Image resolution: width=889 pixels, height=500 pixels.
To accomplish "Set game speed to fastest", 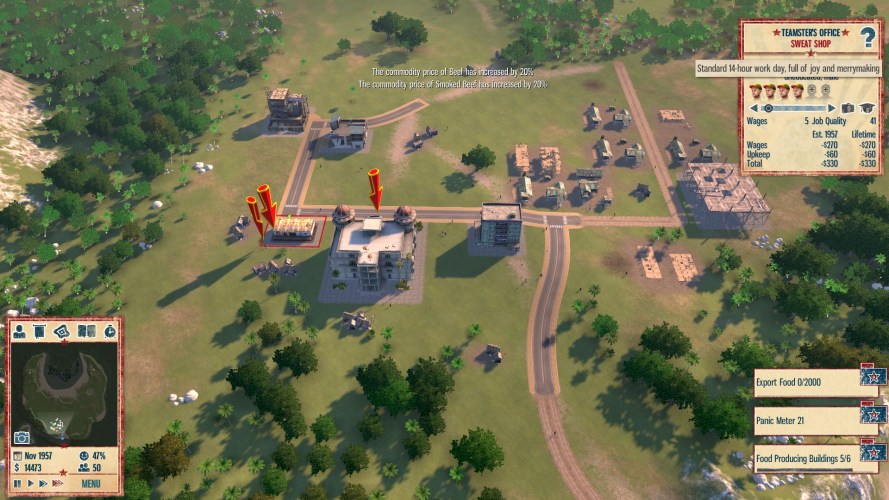I will tap(55, 483).
